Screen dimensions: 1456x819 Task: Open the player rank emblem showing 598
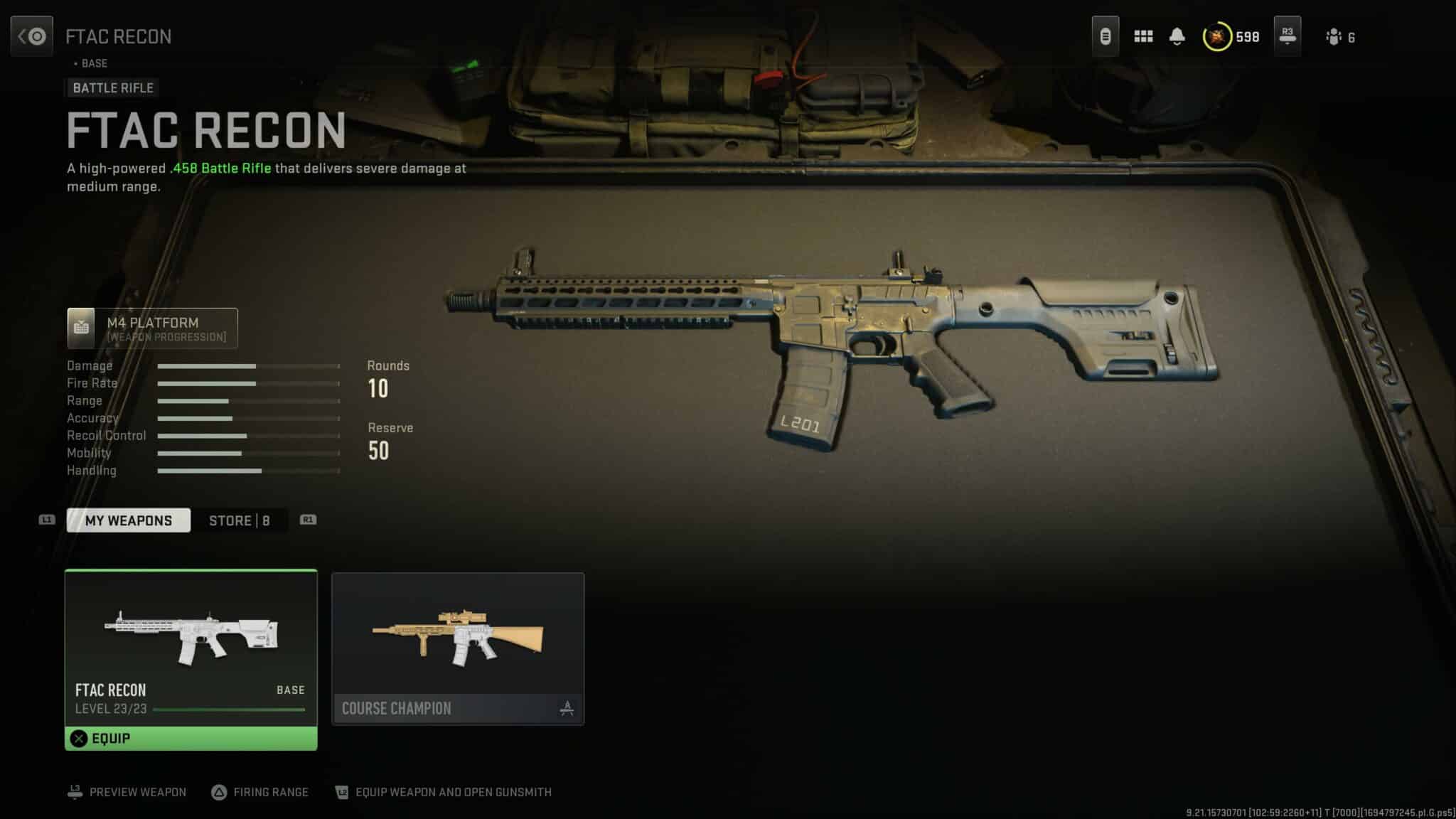point(1217,37)
